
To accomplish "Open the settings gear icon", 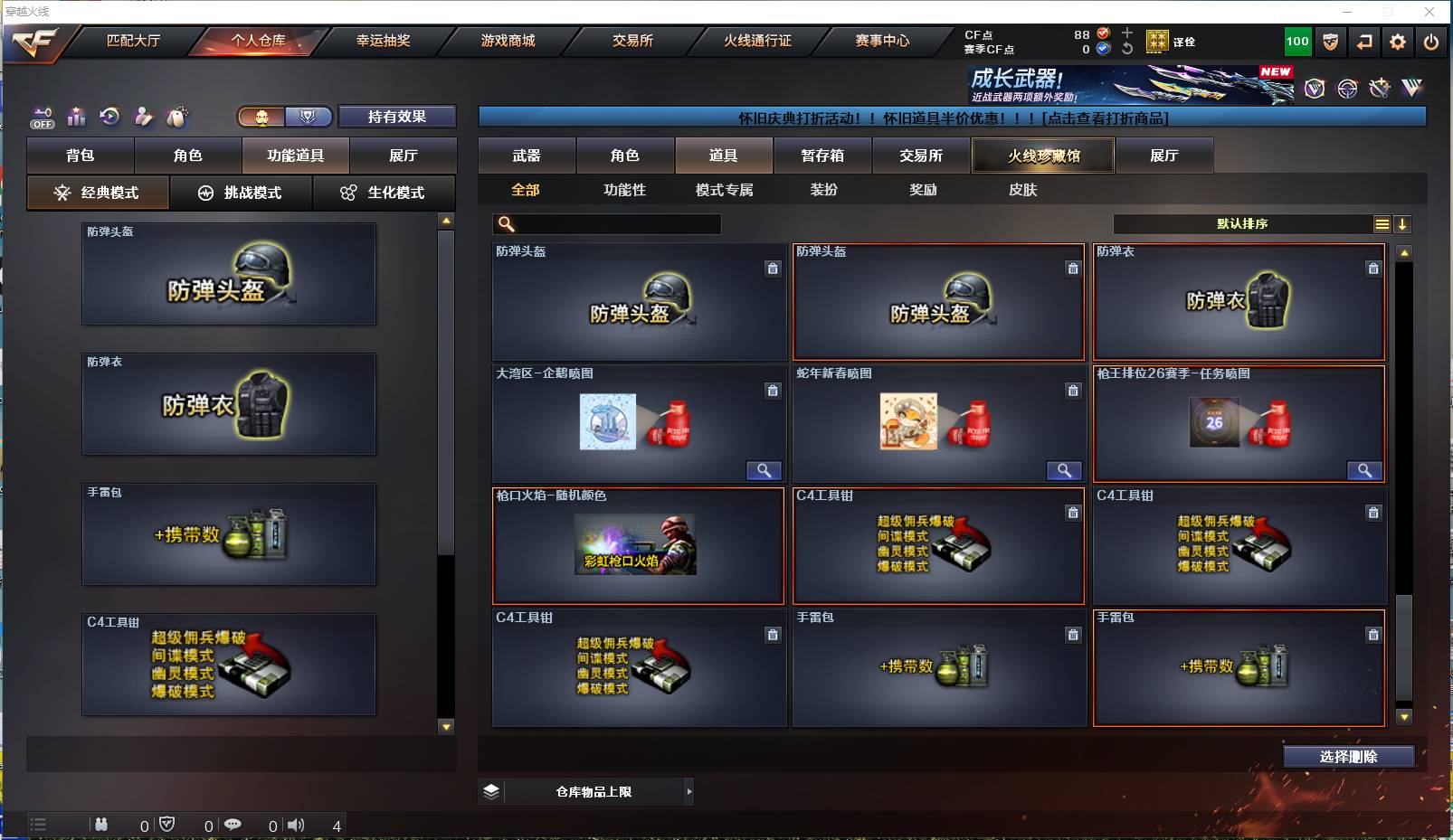I will [1398, 42].
